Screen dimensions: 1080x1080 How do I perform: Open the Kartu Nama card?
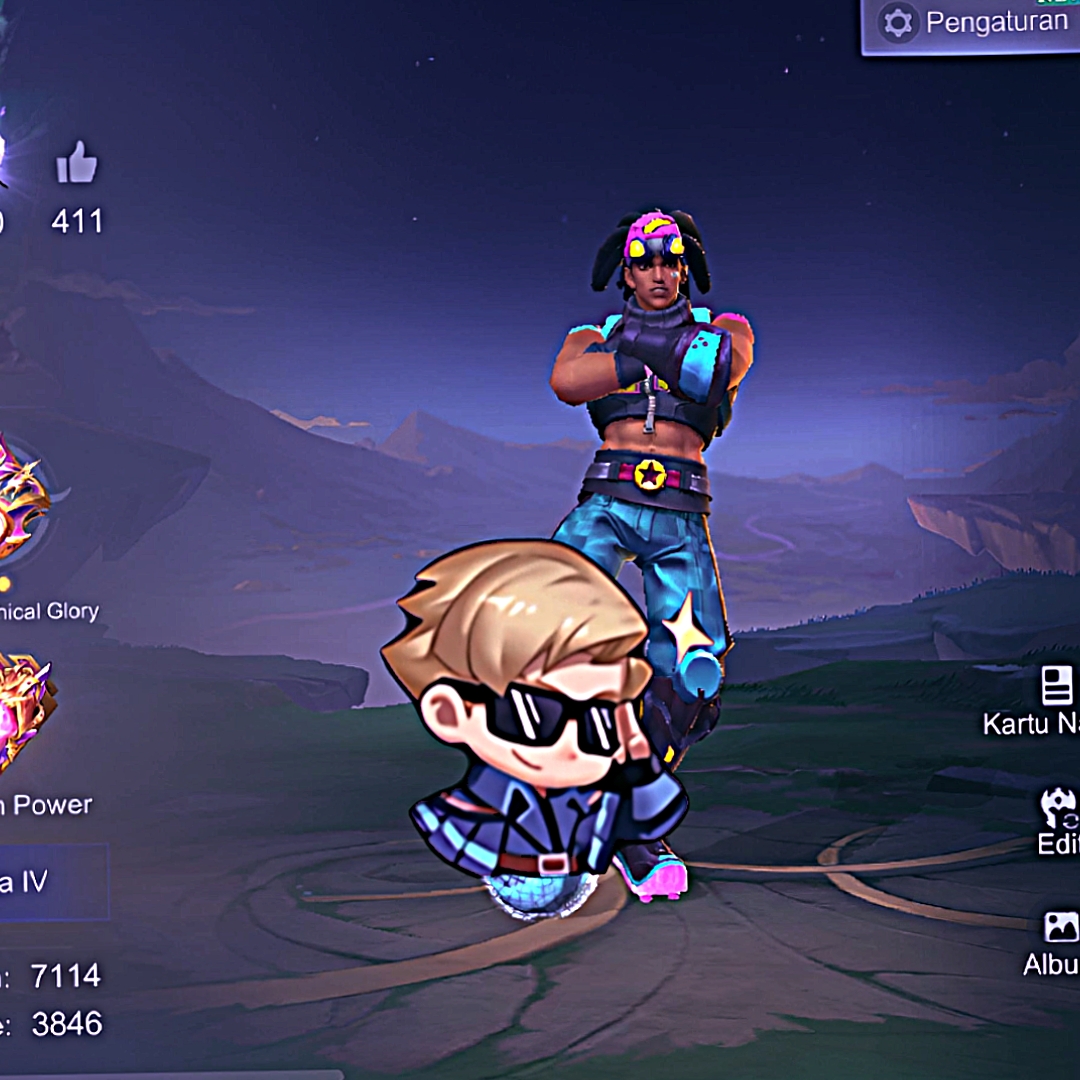click(x=1055, y=688)
